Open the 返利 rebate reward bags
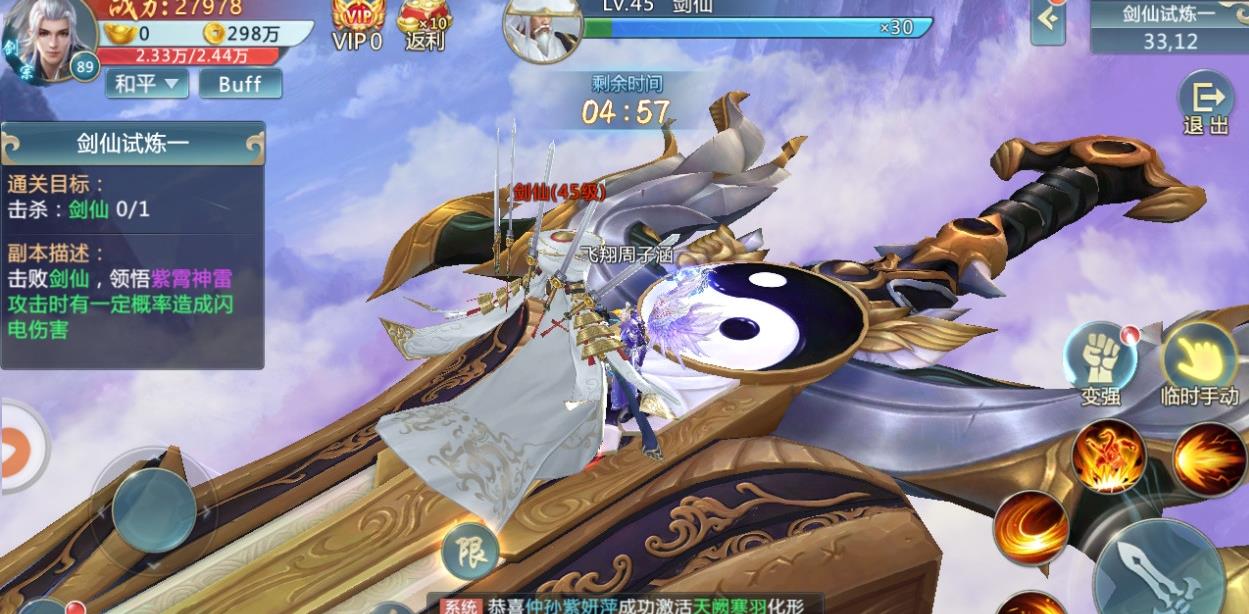 [x=425, y=24]
